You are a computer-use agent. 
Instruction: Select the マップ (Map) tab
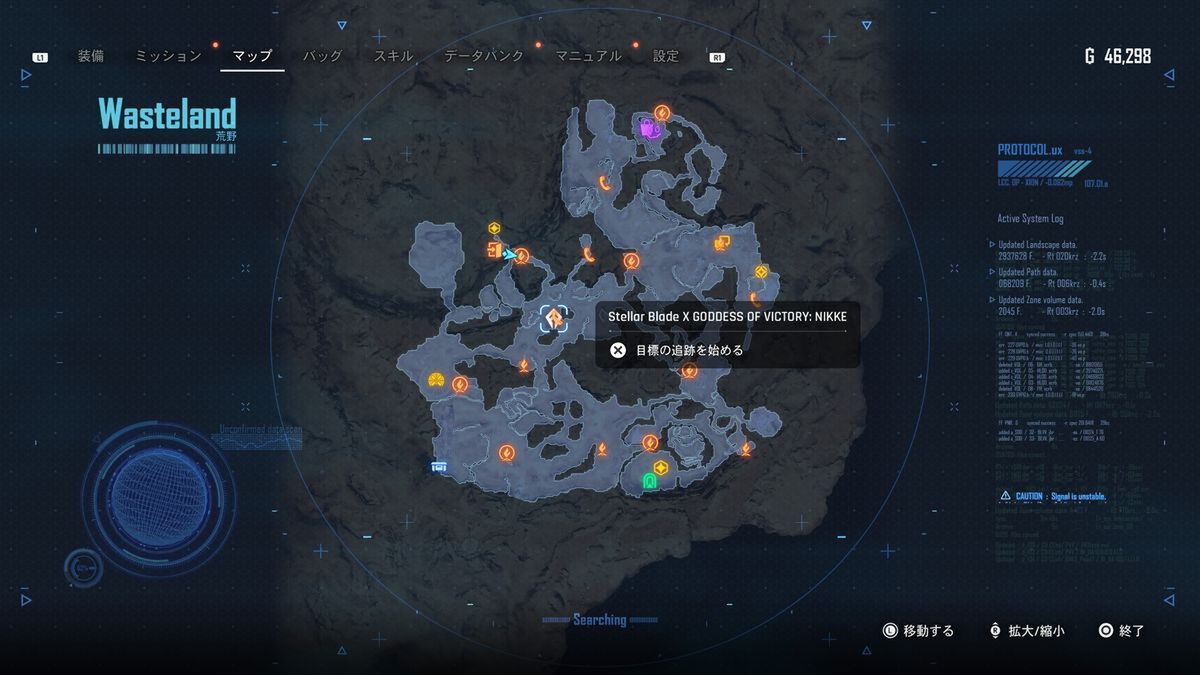(252, 56)
